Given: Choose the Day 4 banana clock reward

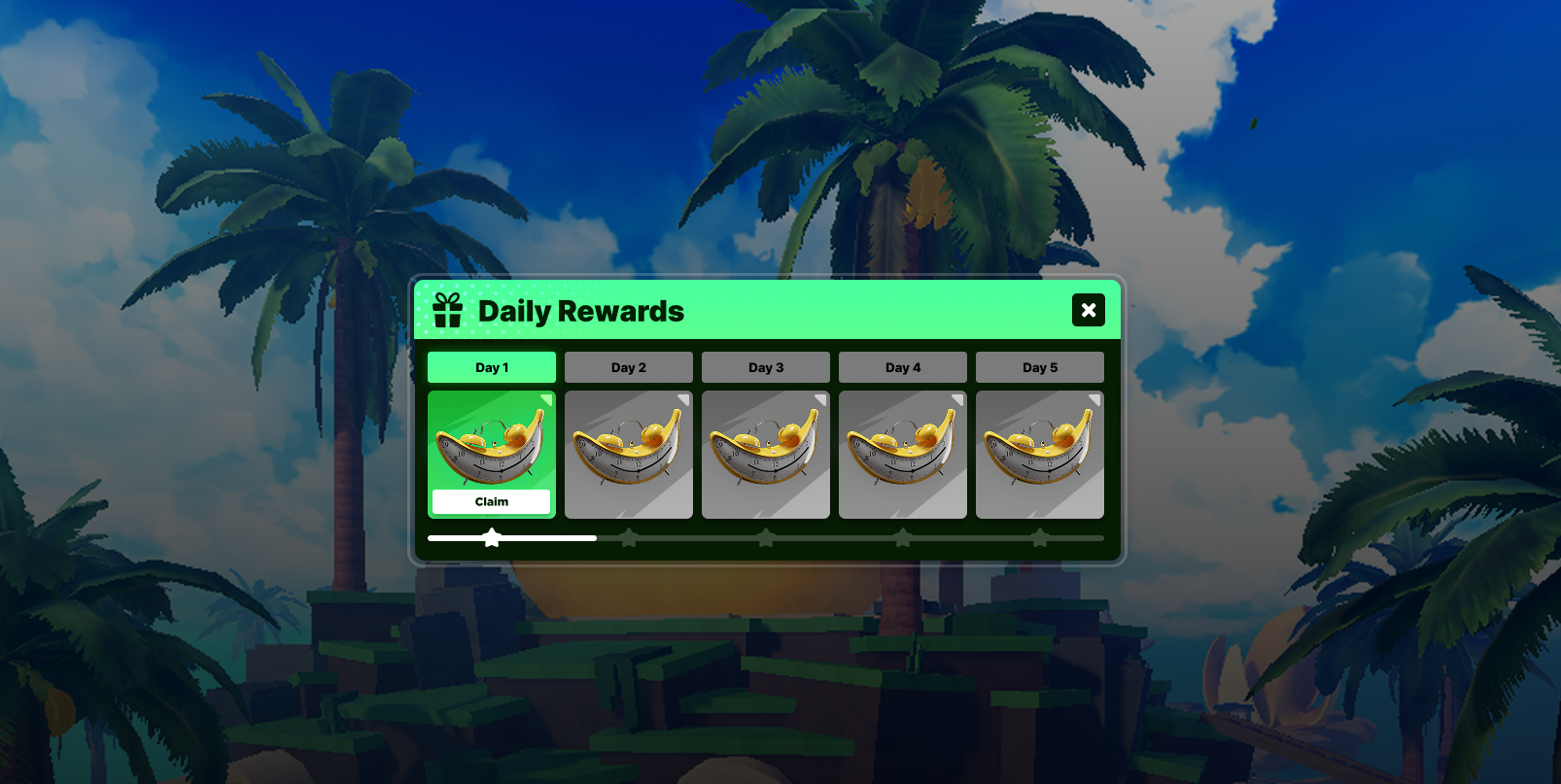Looking at the screenshot, I should tap(903, 455).
